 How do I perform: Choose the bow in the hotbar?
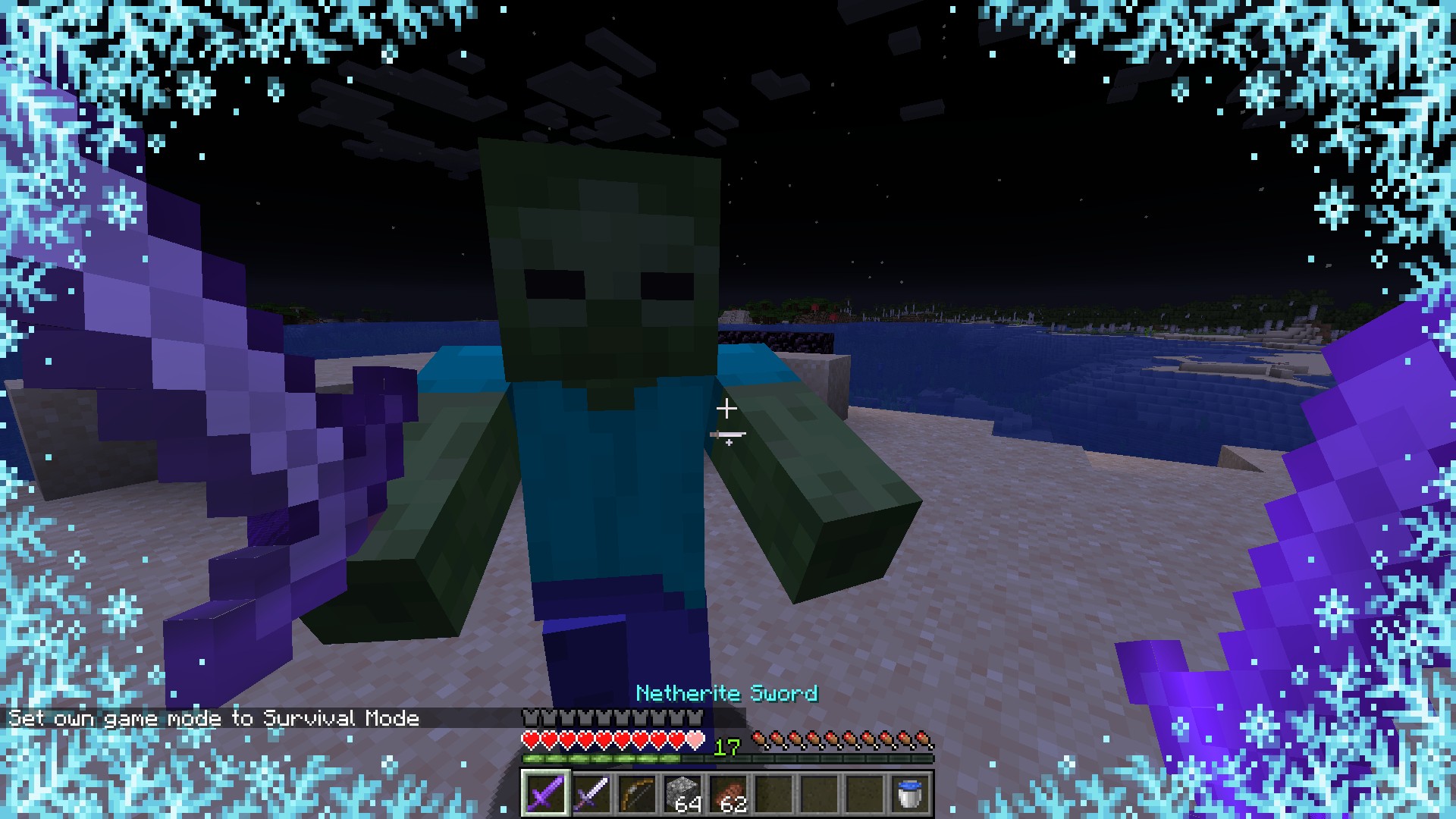coord(636,793)
